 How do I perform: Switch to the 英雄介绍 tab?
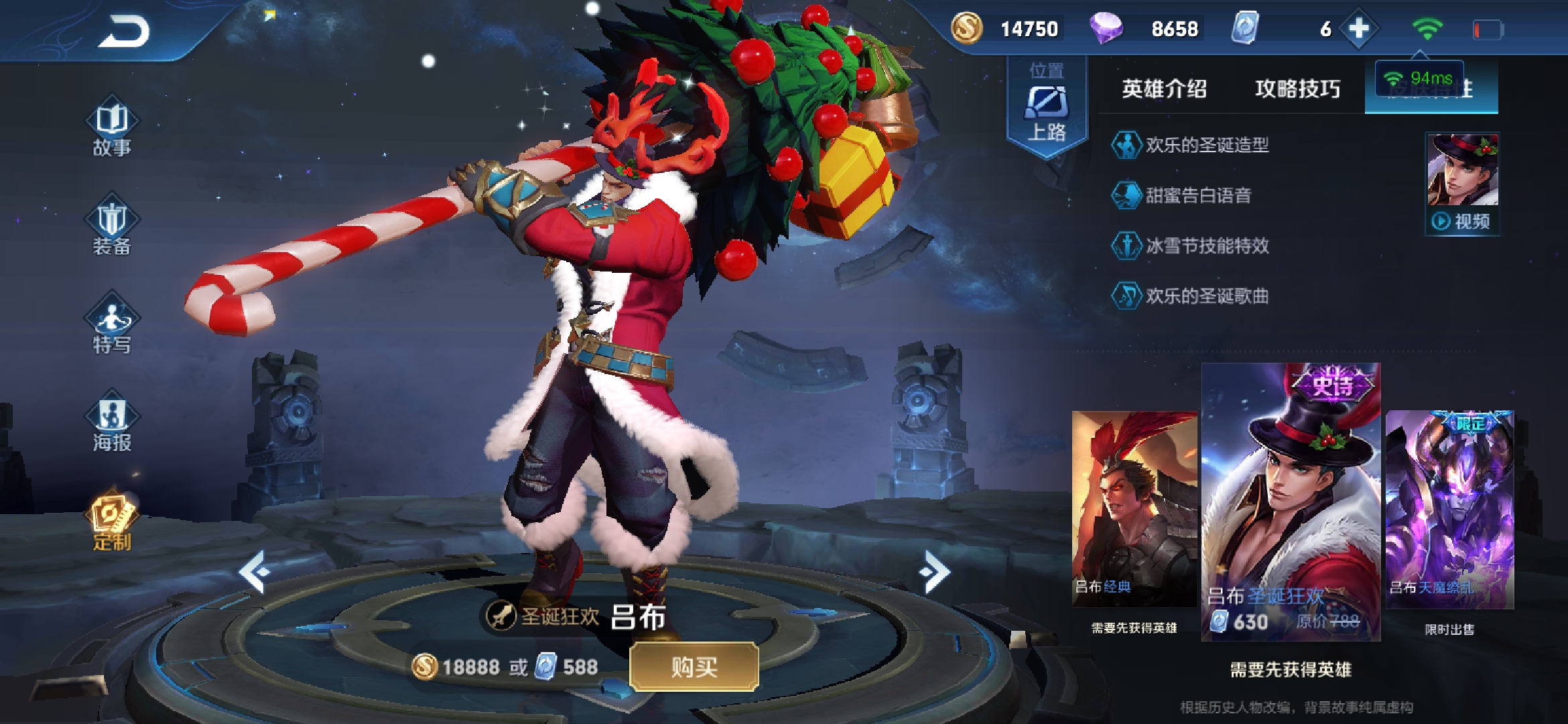tap(1164, 88)
